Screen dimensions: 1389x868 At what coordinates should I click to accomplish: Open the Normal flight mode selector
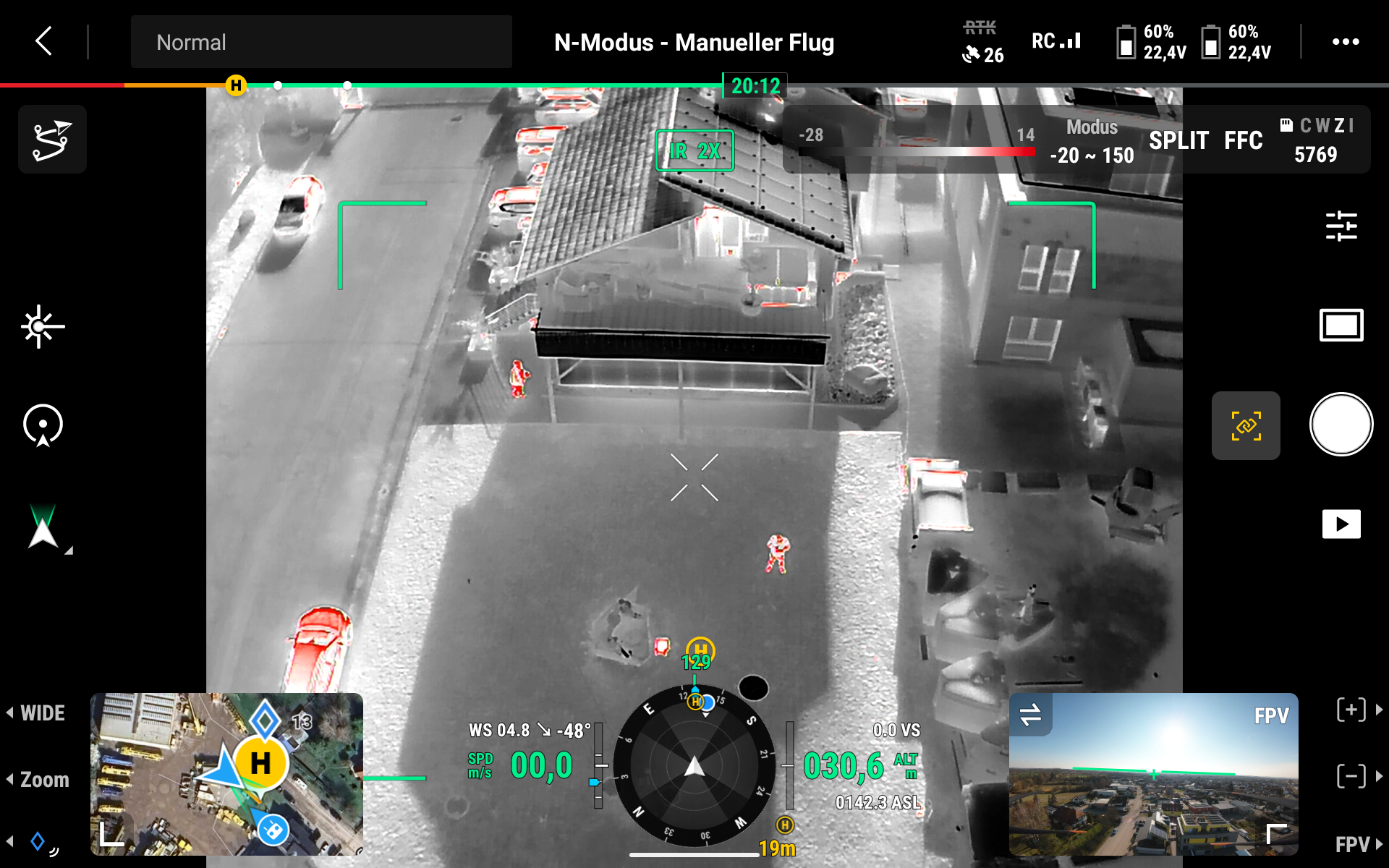321,42
